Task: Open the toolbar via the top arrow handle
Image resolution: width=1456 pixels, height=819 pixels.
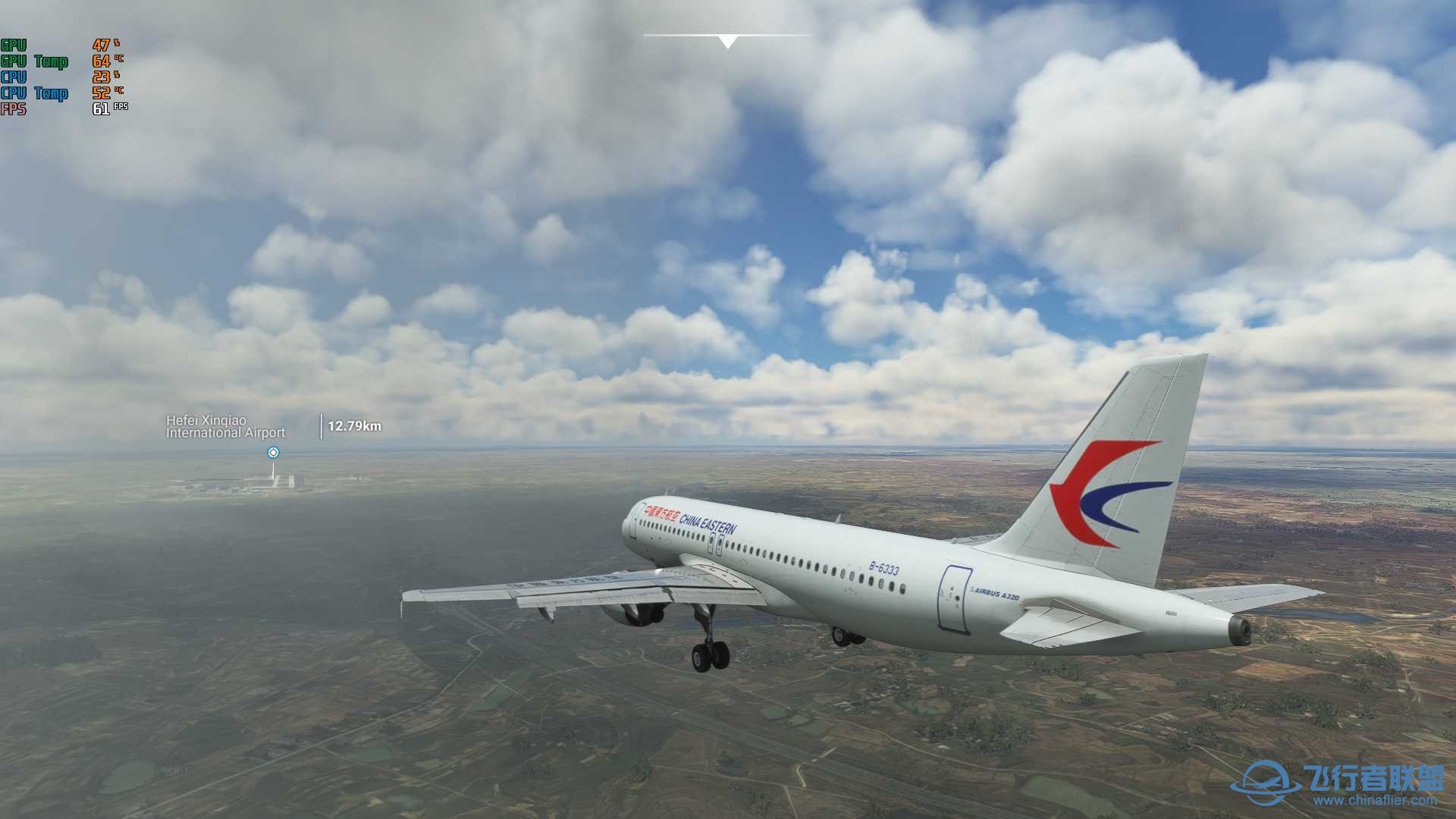Action: point(727,42)
